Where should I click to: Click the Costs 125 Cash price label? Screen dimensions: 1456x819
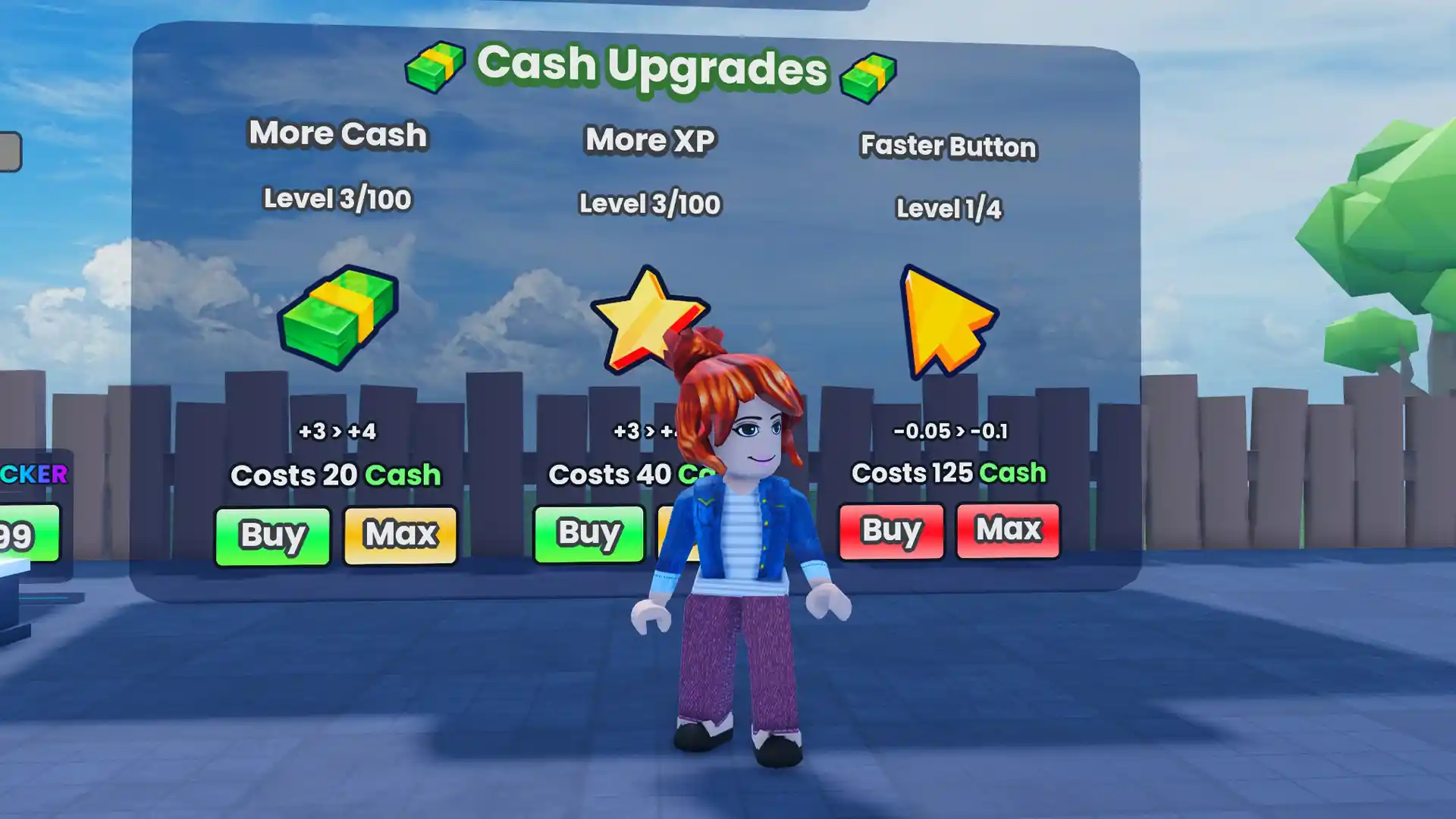tap(950, 473)
